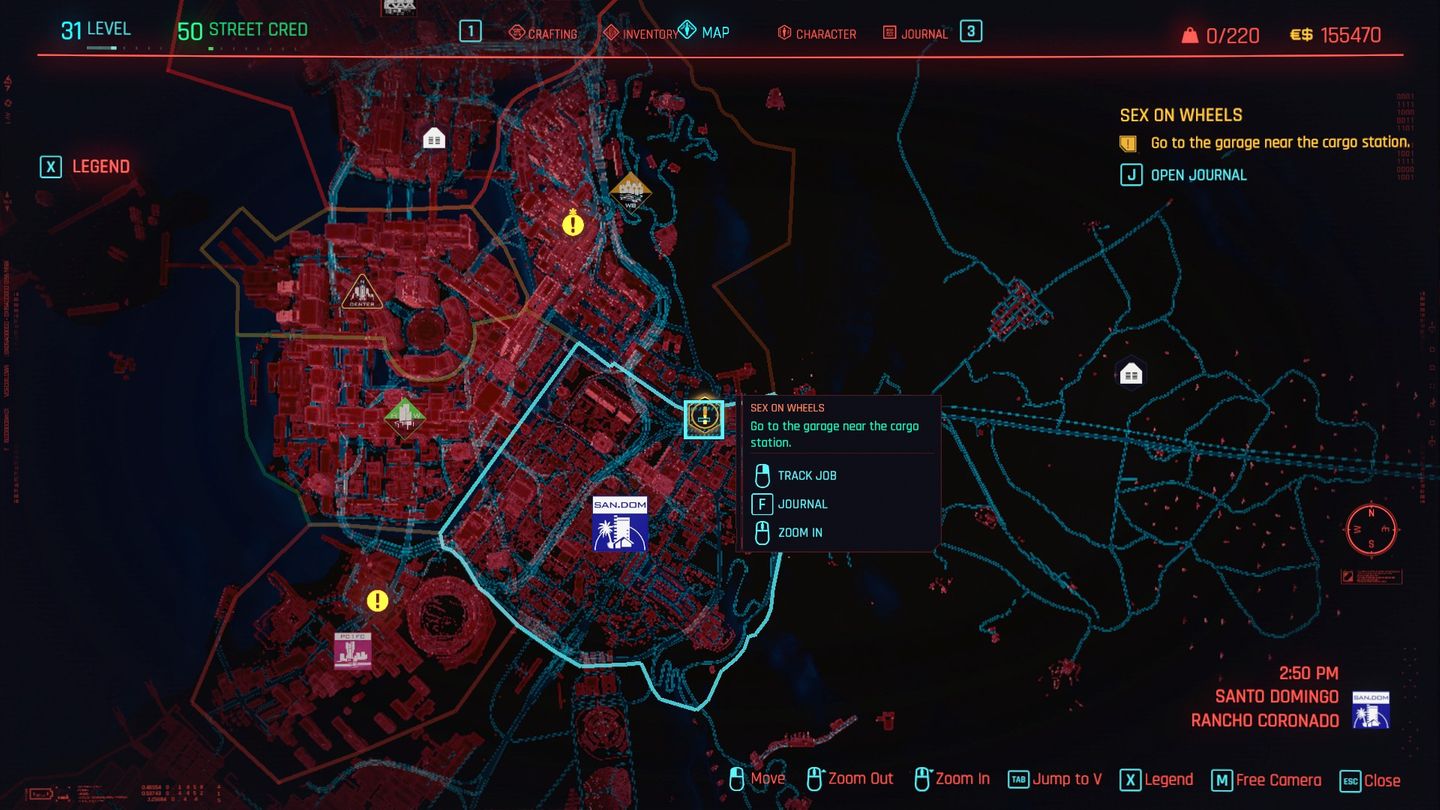This screenshot has width=1440, height=810.
Task: Click the yellow exclamation marker near the stadium
Action: (377, 601)
